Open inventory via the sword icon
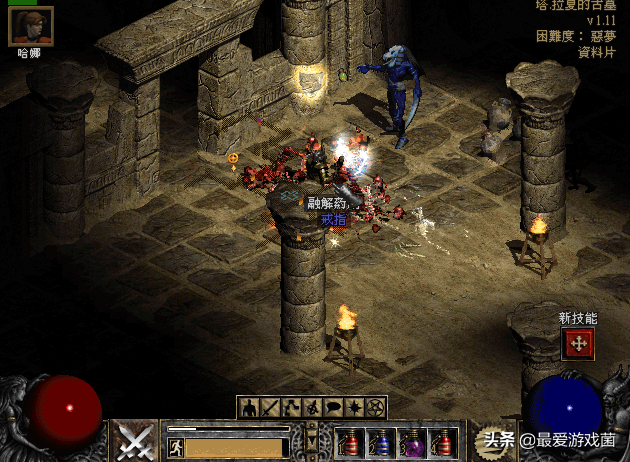 (x=269, y=407)
